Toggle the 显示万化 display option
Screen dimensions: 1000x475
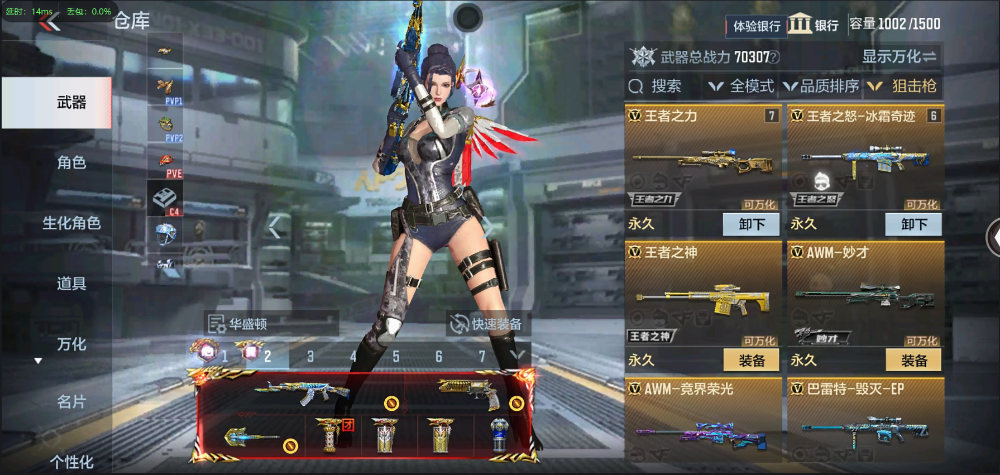coord(899,56)
